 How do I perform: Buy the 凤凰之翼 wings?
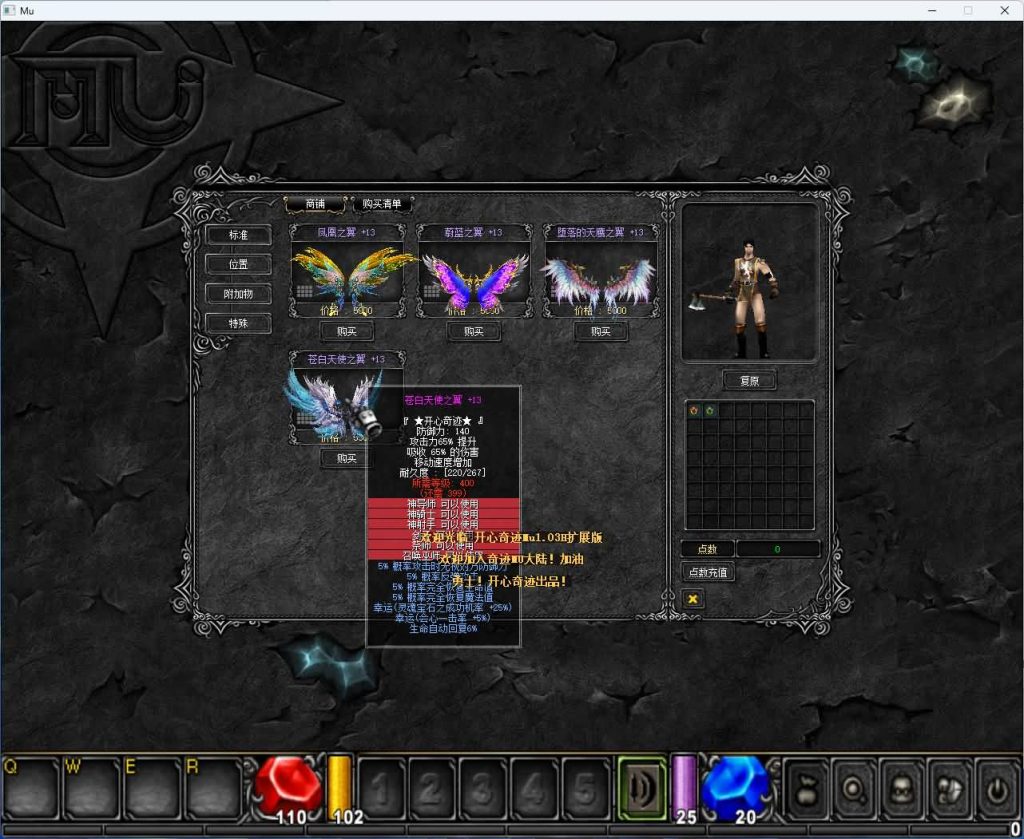tap(347, 331)
